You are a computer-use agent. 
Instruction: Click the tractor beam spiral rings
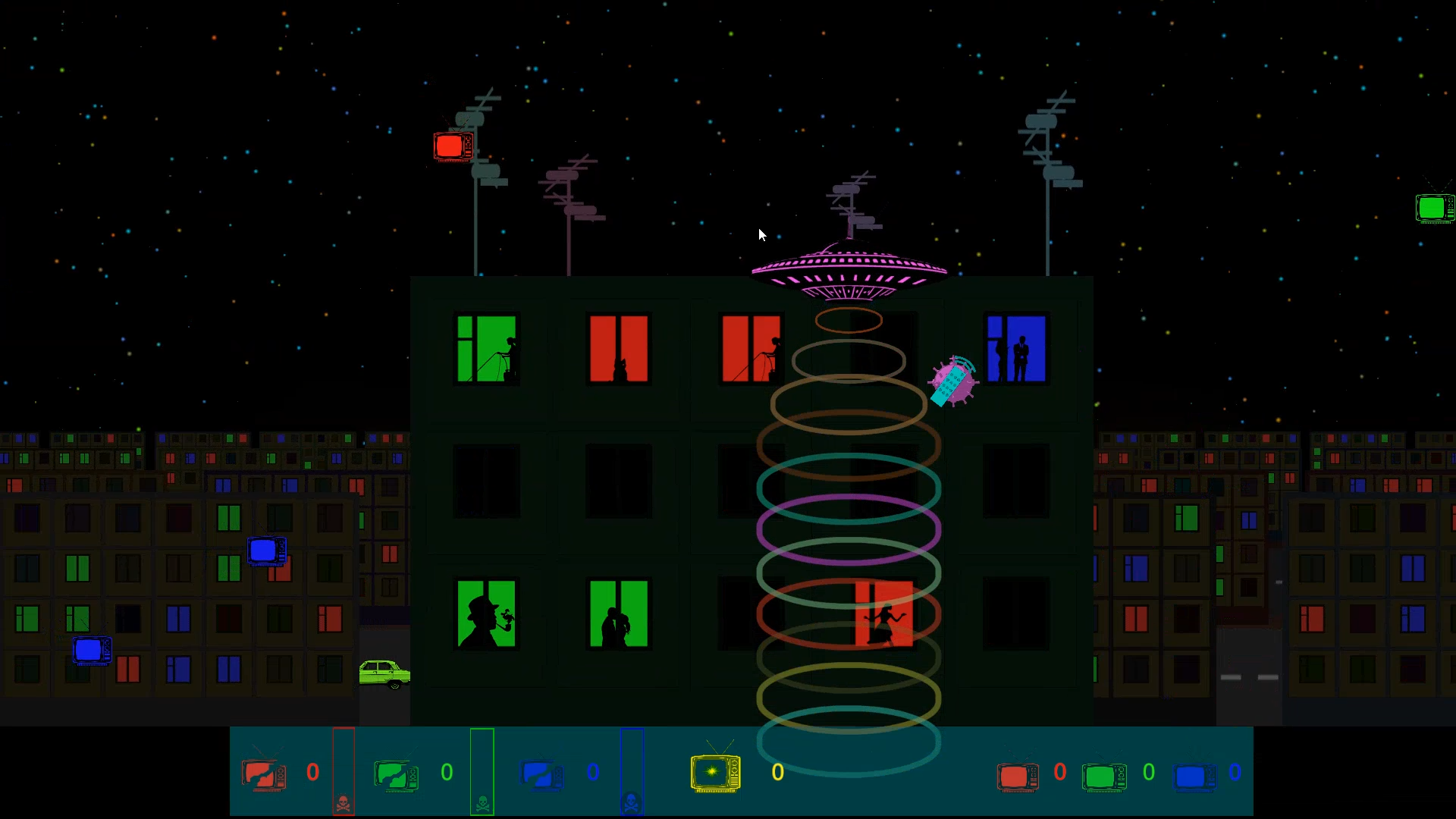(849, 531)
